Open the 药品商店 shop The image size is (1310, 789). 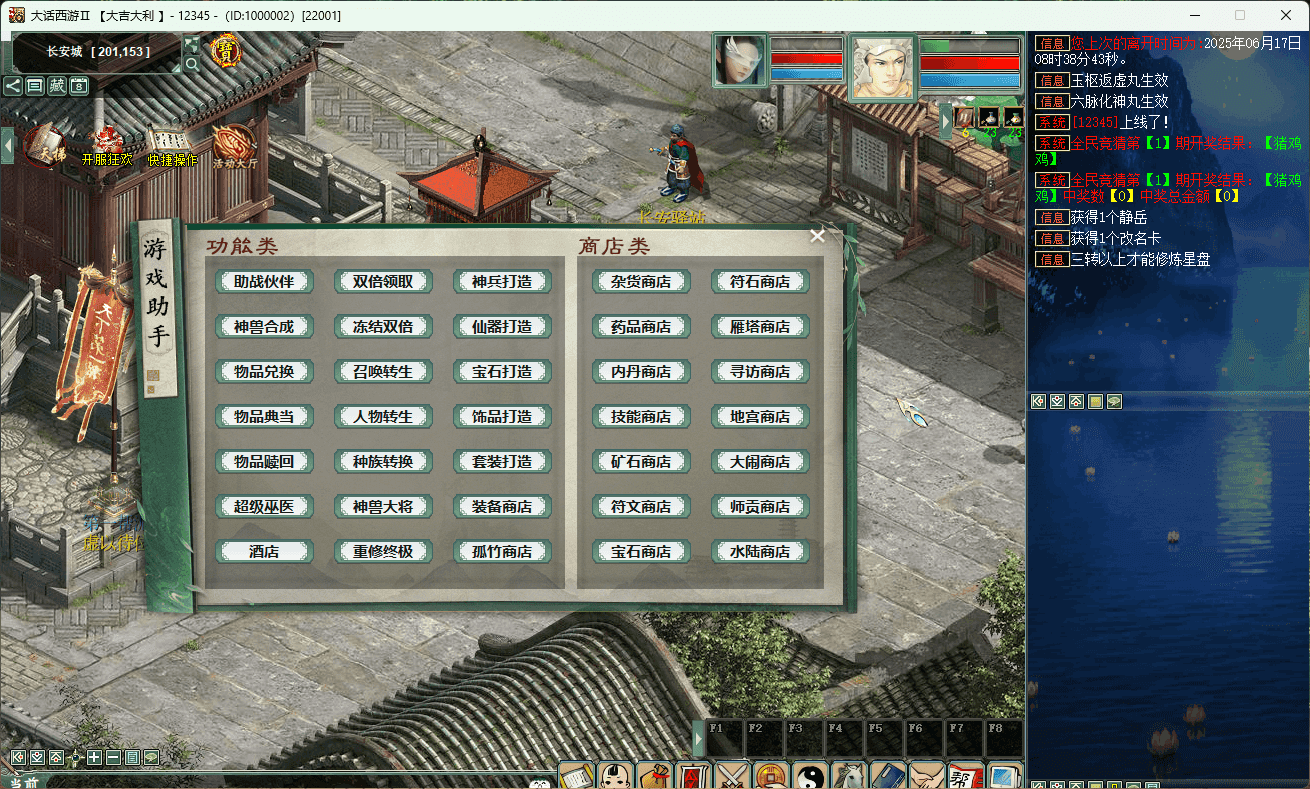tap(641, 327)
